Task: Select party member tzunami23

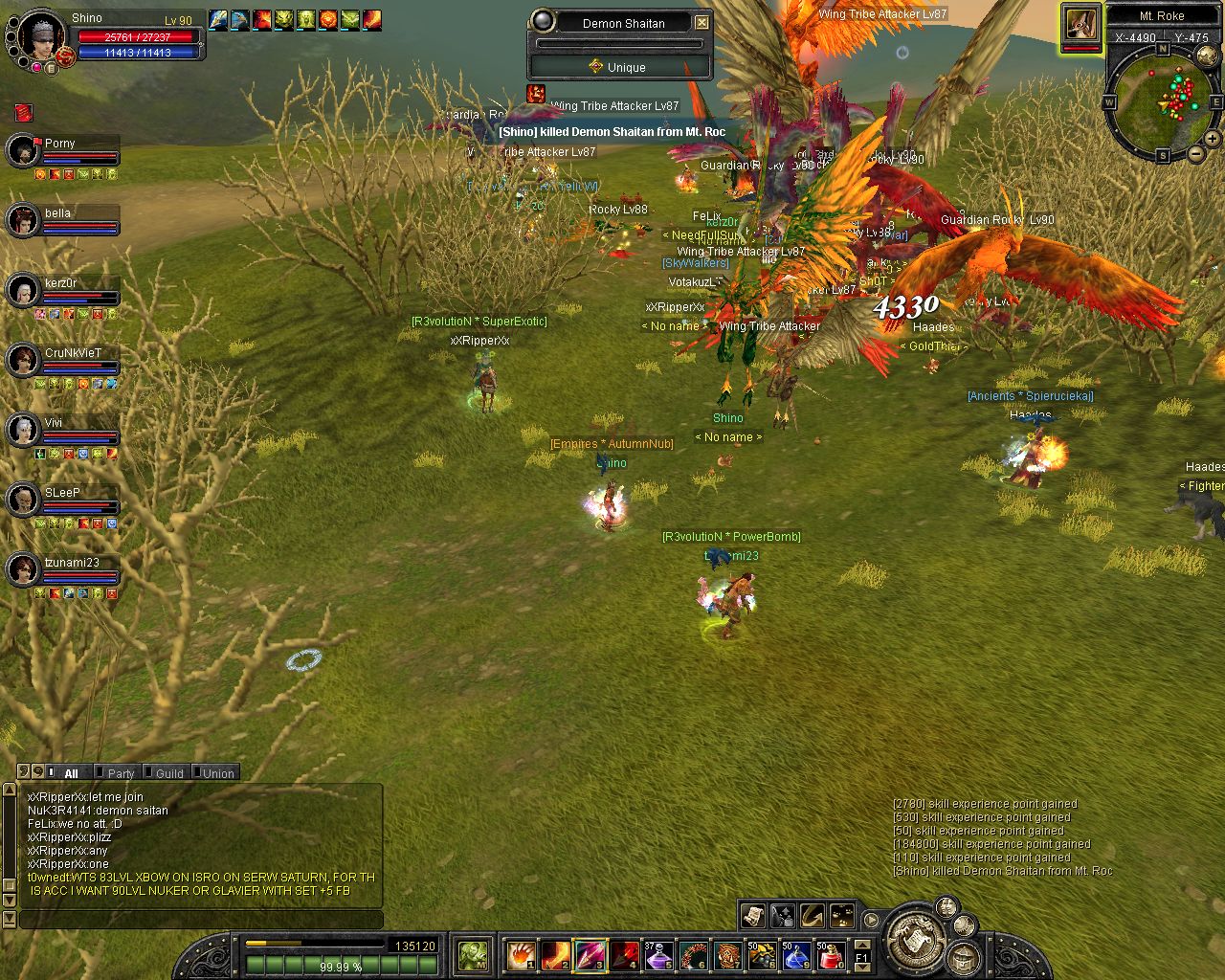Action: [x=22, y=569]
